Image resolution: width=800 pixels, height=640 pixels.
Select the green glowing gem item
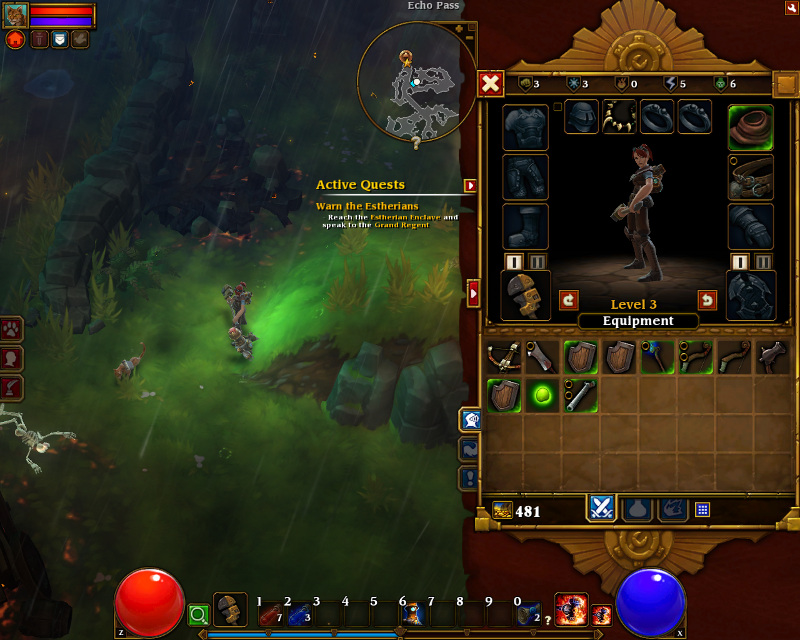tap(541, 395)
